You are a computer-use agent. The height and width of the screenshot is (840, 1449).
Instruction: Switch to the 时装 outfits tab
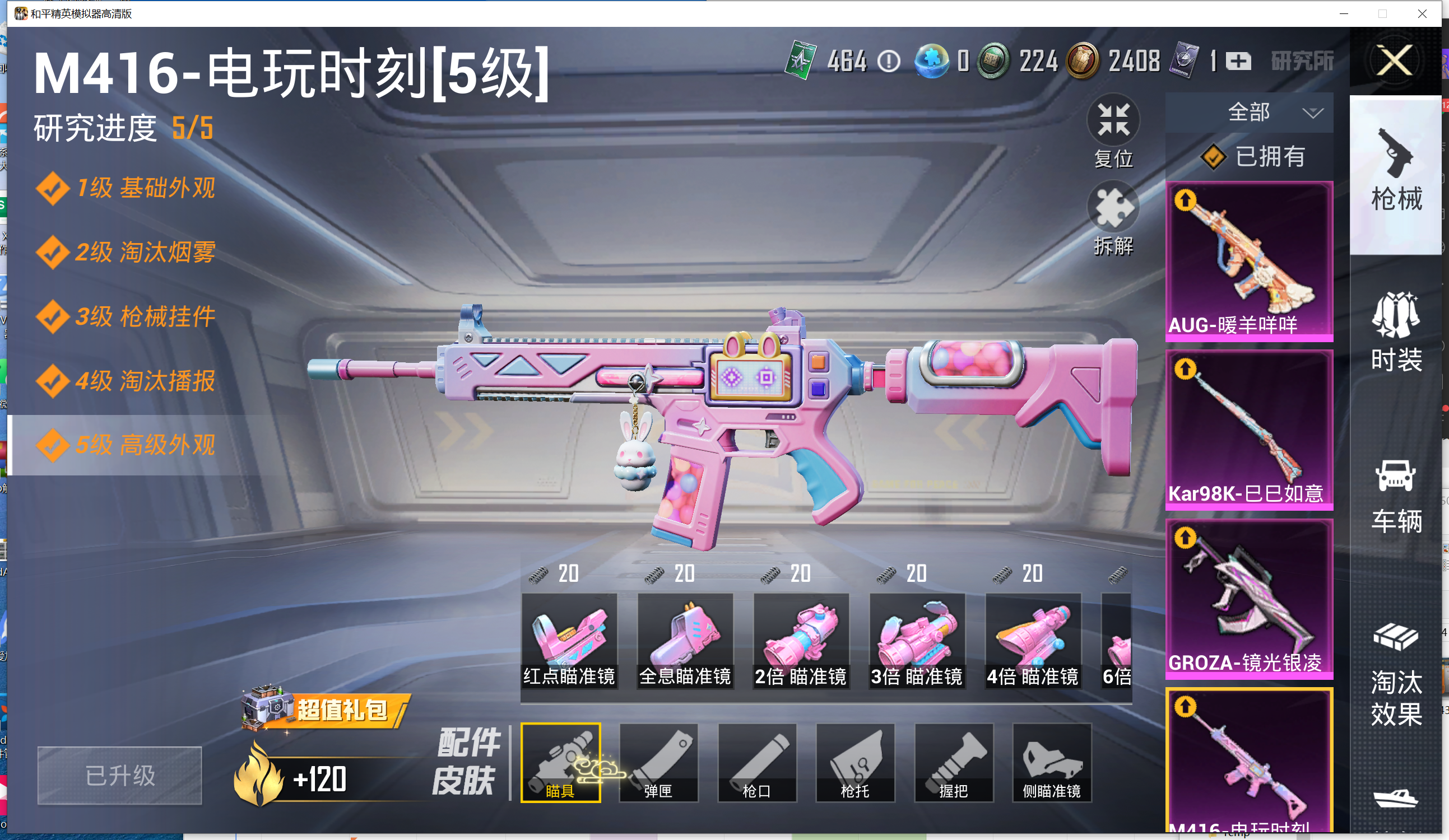click(1396, 332)
